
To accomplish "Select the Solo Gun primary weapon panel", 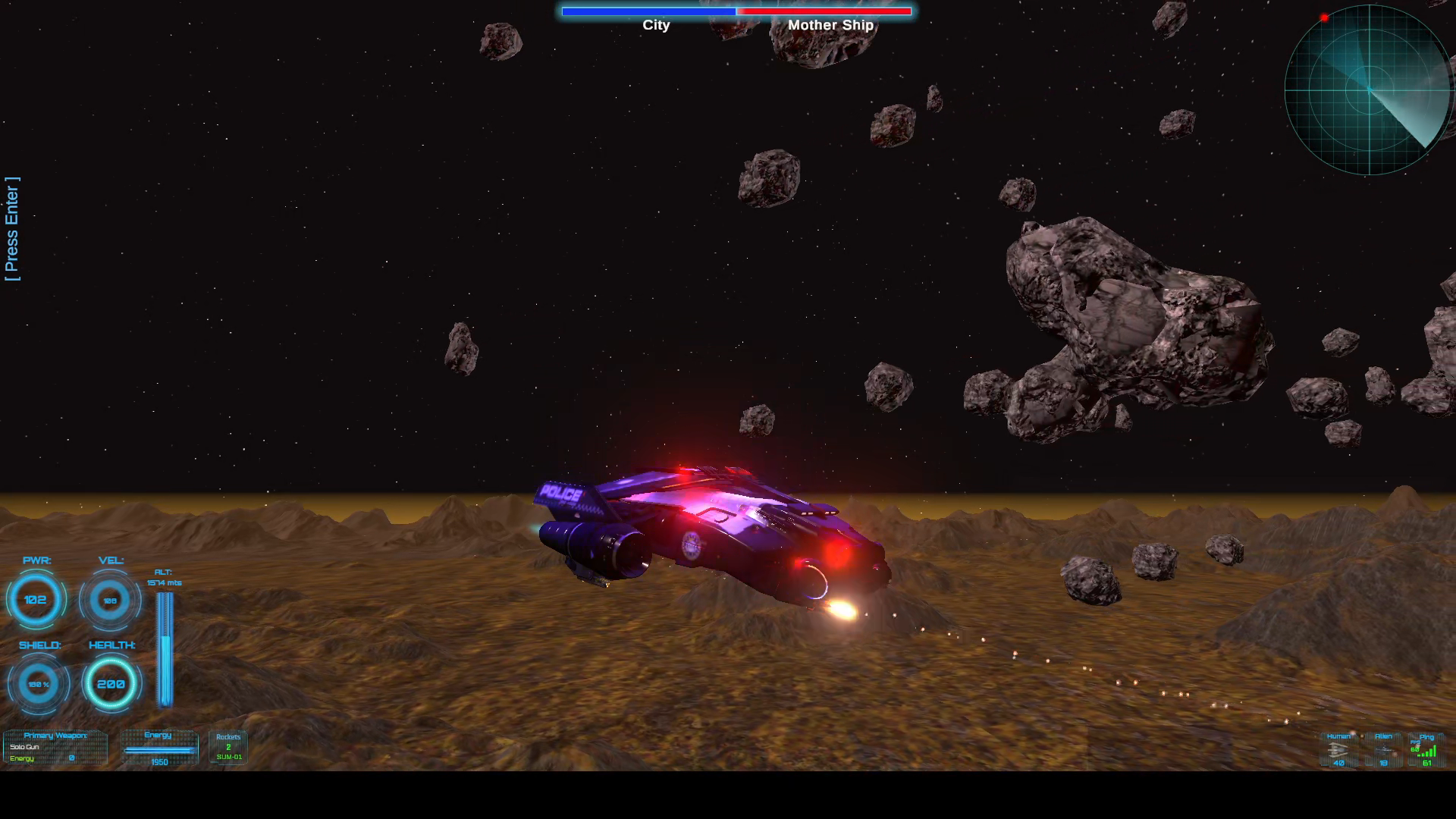I will pyautogui.click(x=55, y=747).
